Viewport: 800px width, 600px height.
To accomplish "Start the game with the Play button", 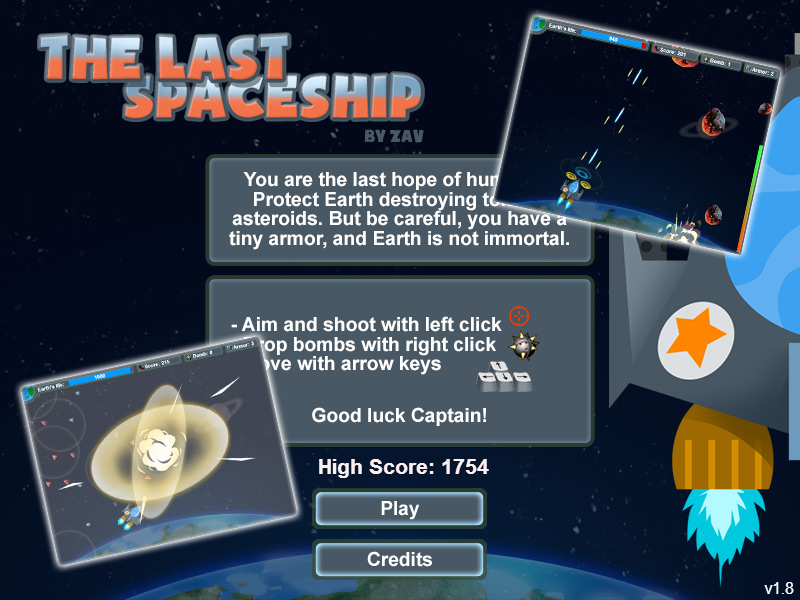I will pos(399,509).
